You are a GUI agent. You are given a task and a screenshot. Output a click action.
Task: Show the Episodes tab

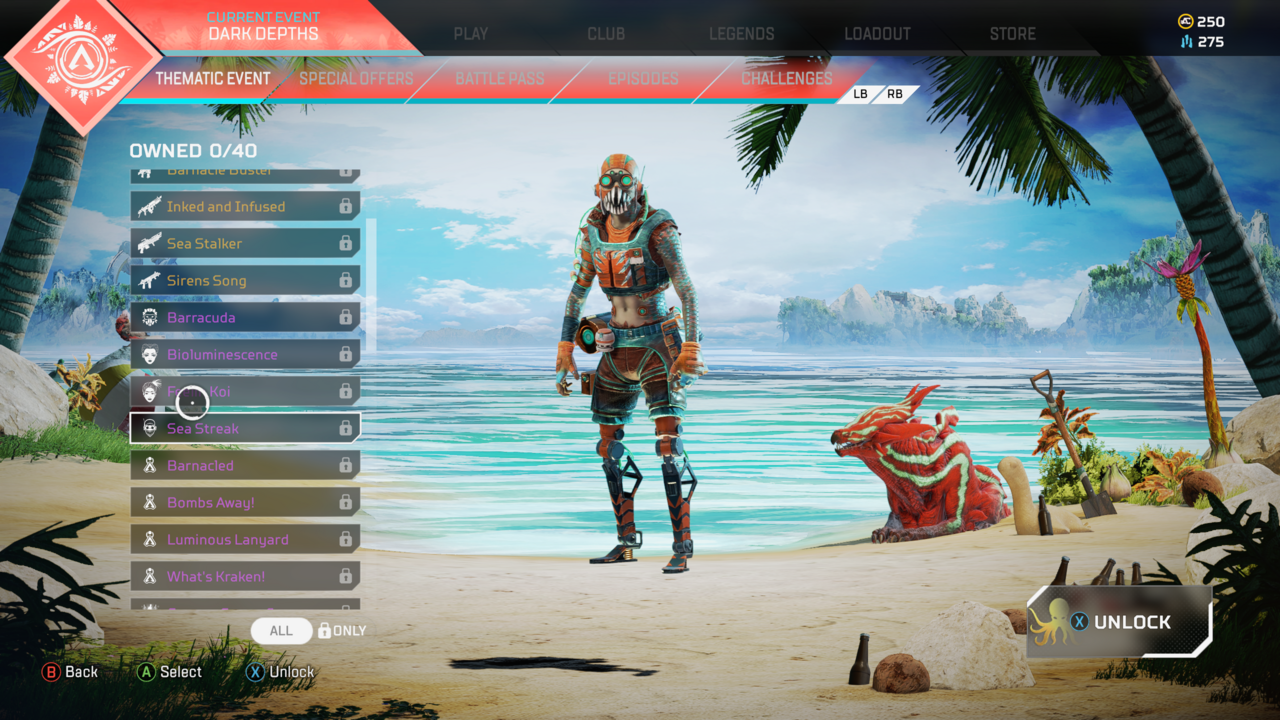coord(643,79)
